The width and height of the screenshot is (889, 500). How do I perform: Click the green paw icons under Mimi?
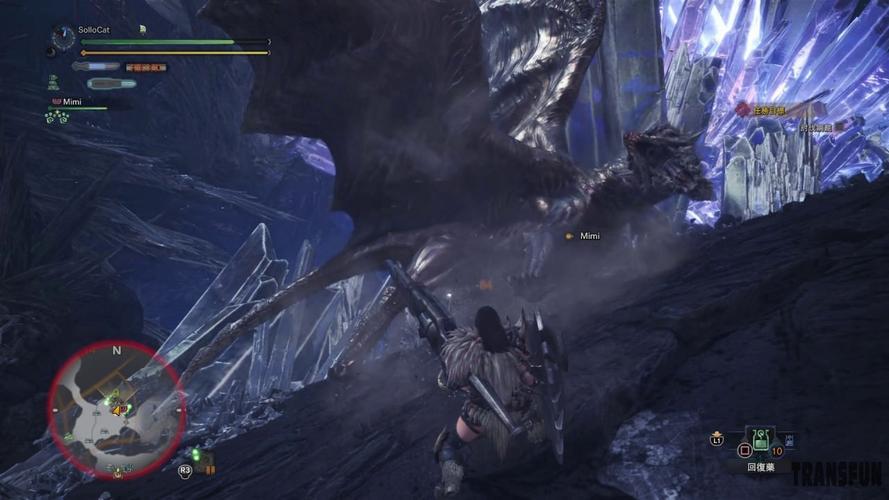[x=56, y=117]
